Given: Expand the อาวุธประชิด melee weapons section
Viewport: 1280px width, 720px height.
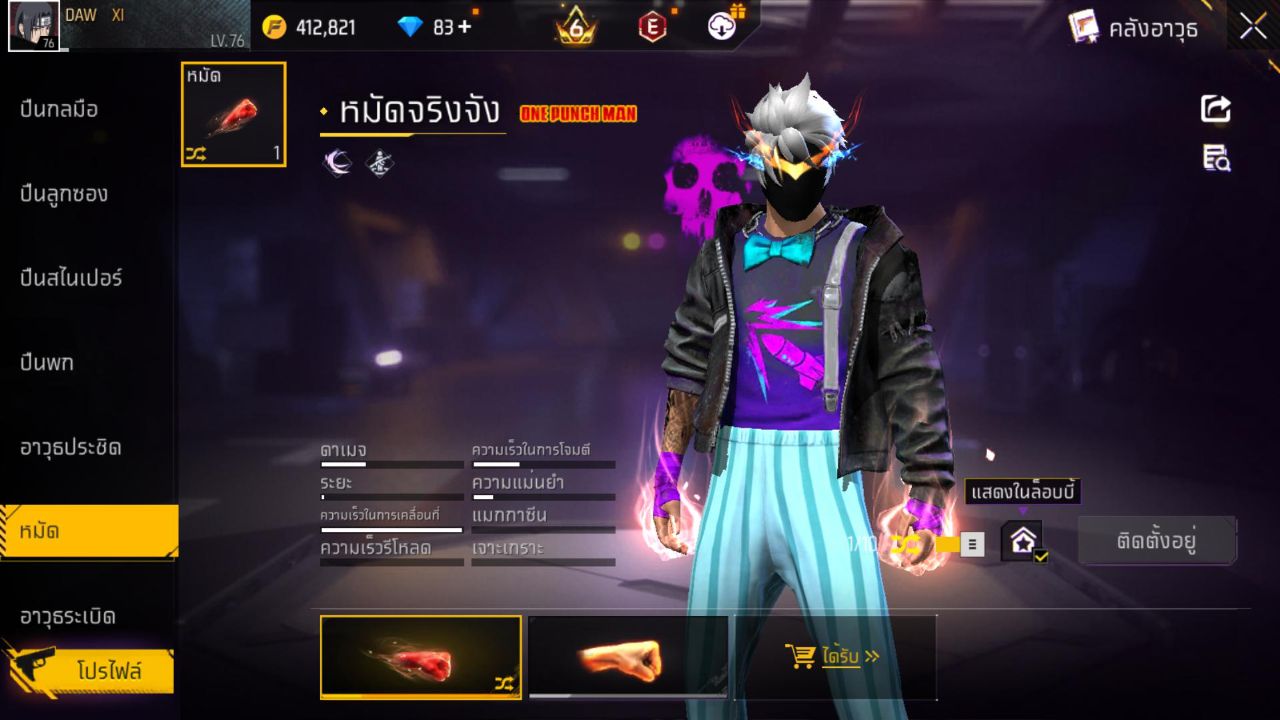Looking at the screenshot, I should (x=70, y=449).
